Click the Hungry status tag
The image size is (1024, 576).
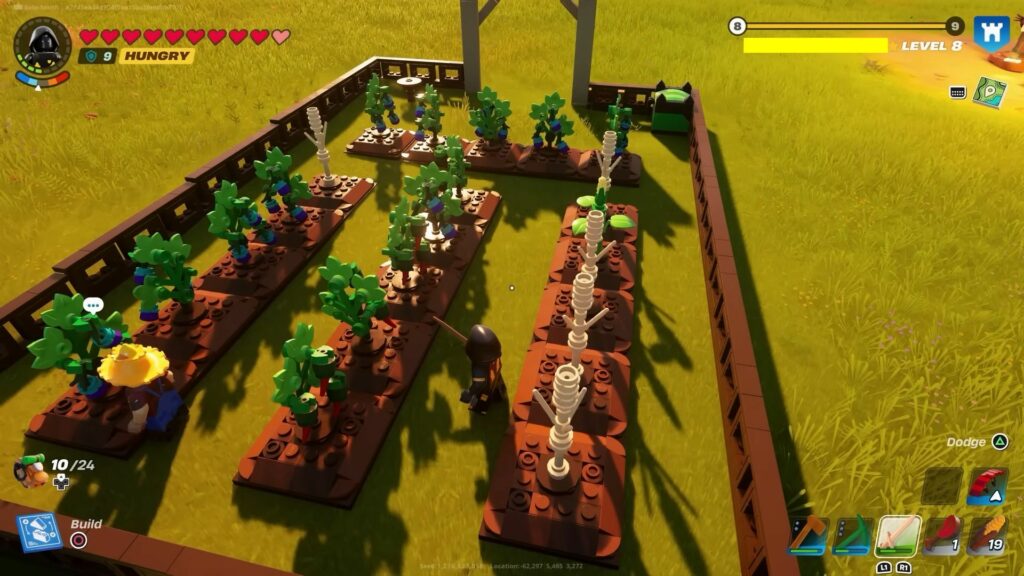point(157,56)
